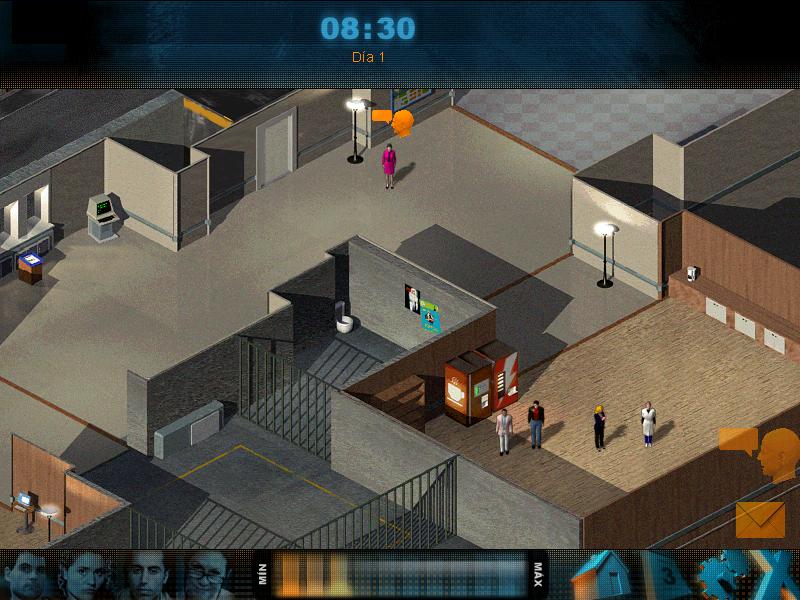Open the envelope messages icon
This screenshot has width=800, height=600.
point(760,519)
